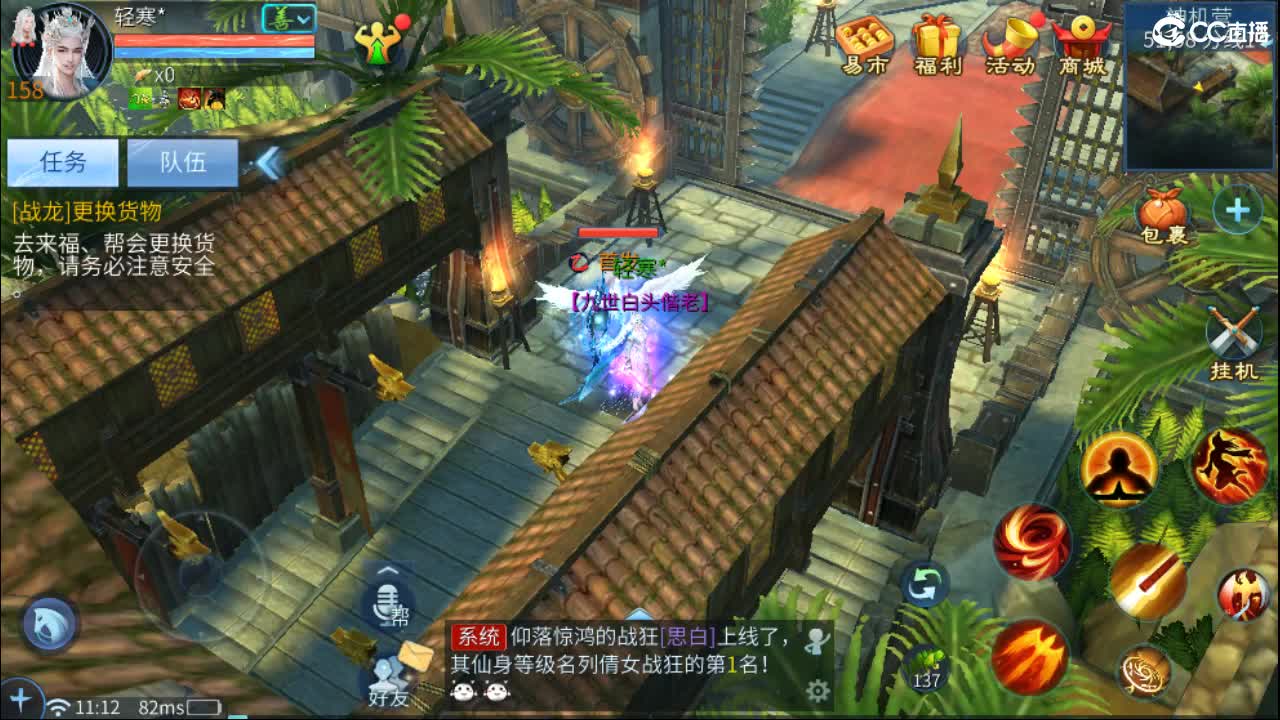Switch to the 队伍 team tab

tap(184, 163)
